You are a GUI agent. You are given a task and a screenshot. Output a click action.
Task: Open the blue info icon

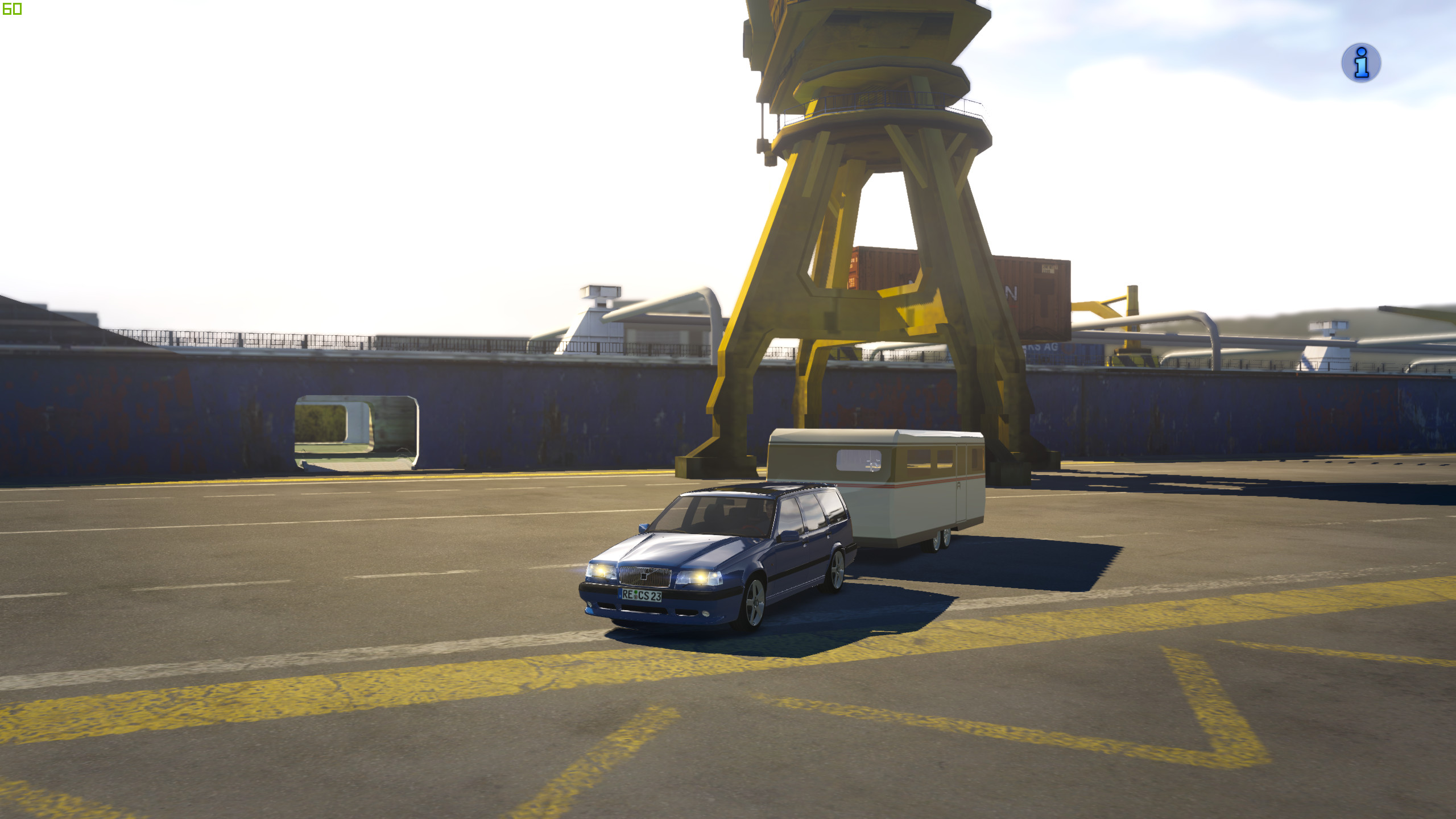click(x=1361, y=63)
